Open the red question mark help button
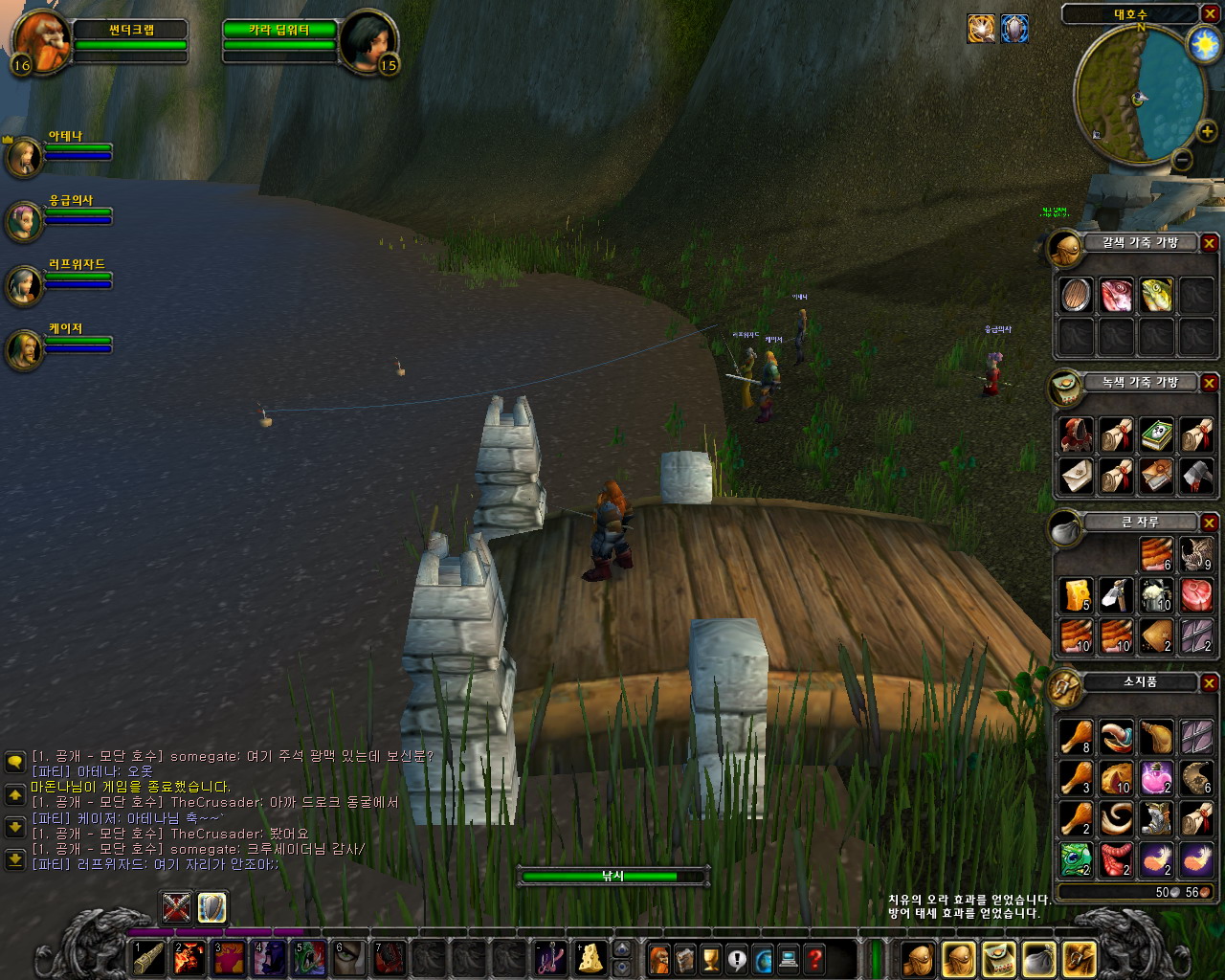Screen dimensions: 1225x980 tap(814, 958)
